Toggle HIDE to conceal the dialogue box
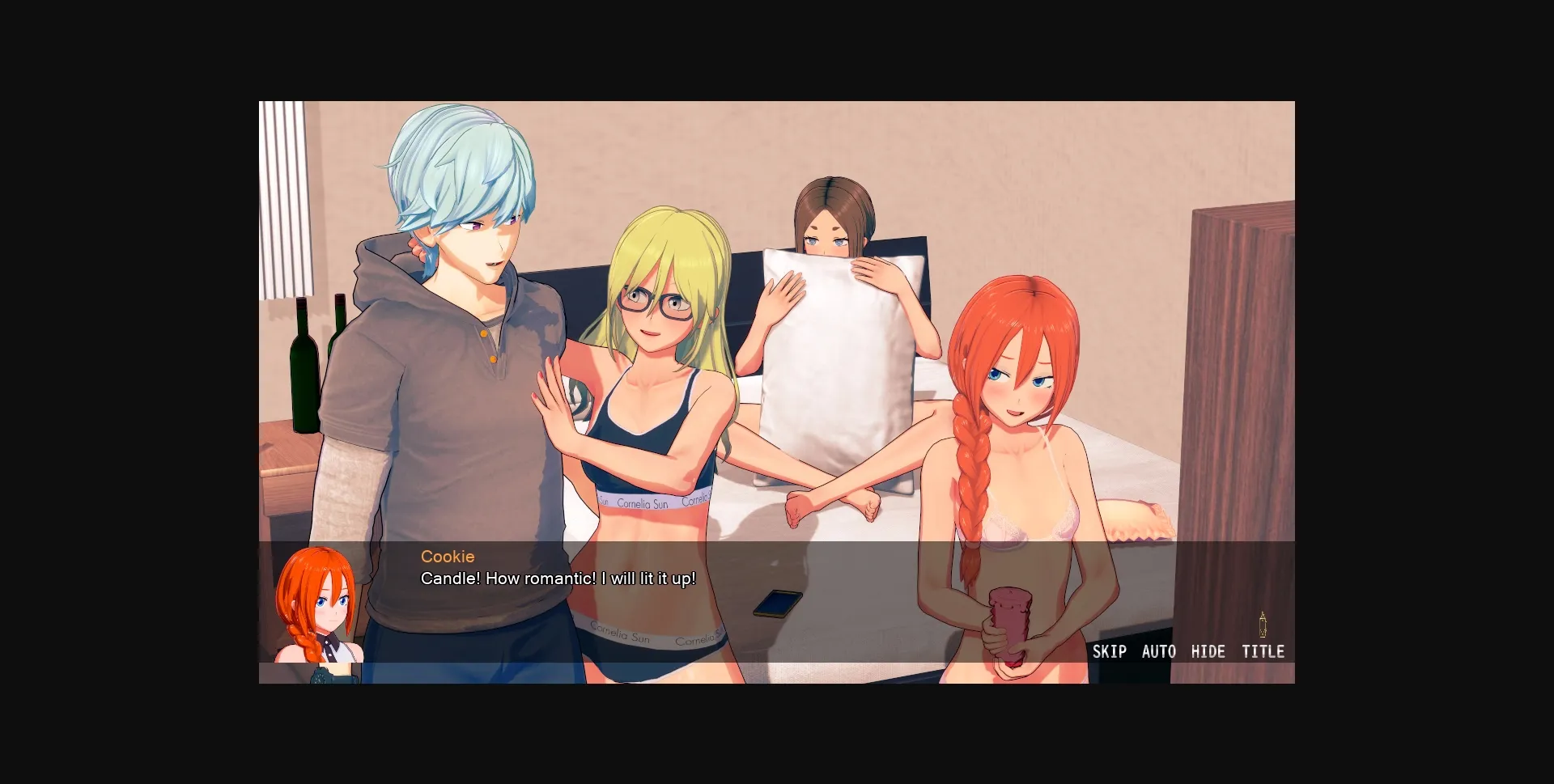 tap(1209, 651)
